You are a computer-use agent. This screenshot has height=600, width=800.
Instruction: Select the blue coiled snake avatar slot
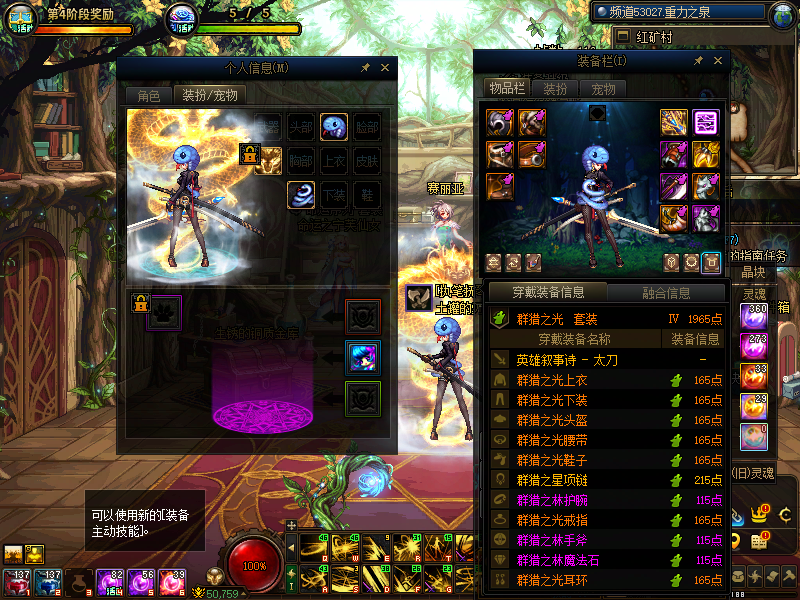click(x=301, y=194)
